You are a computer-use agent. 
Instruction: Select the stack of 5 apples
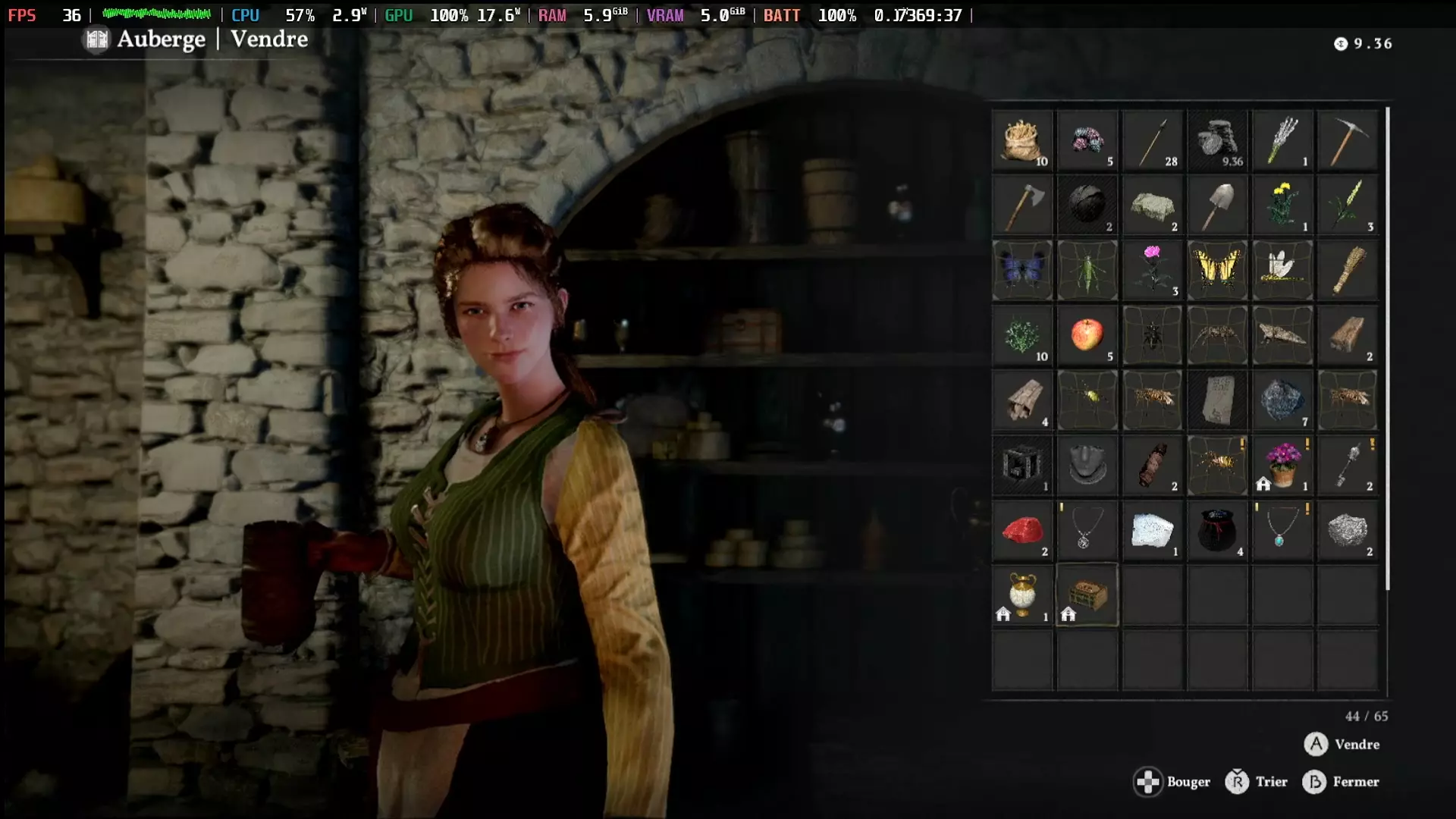click(1087, 336)
